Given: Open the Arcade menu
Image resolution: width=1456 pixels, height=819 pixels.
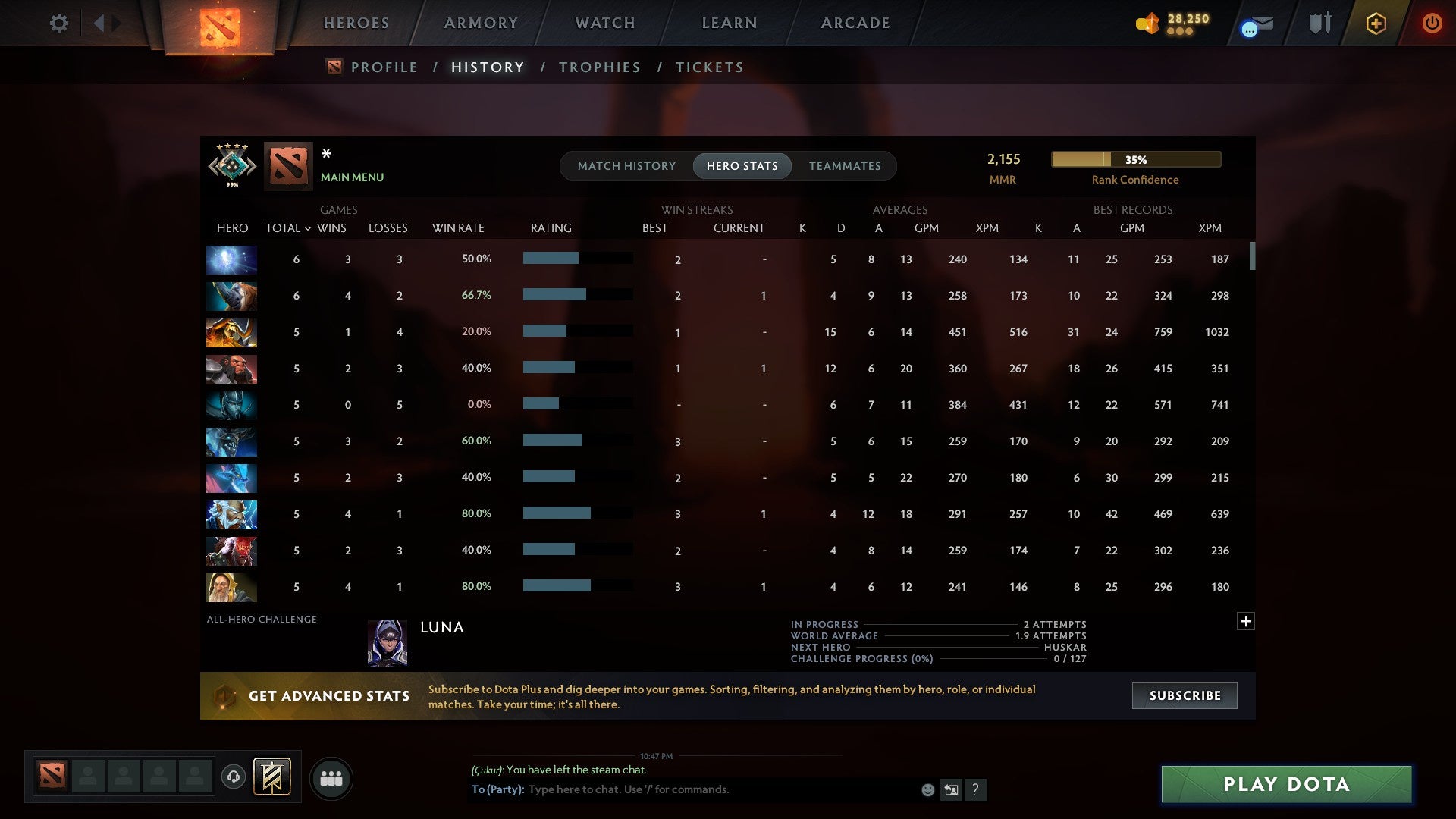Looking at the screenshot, I should 855,23.
